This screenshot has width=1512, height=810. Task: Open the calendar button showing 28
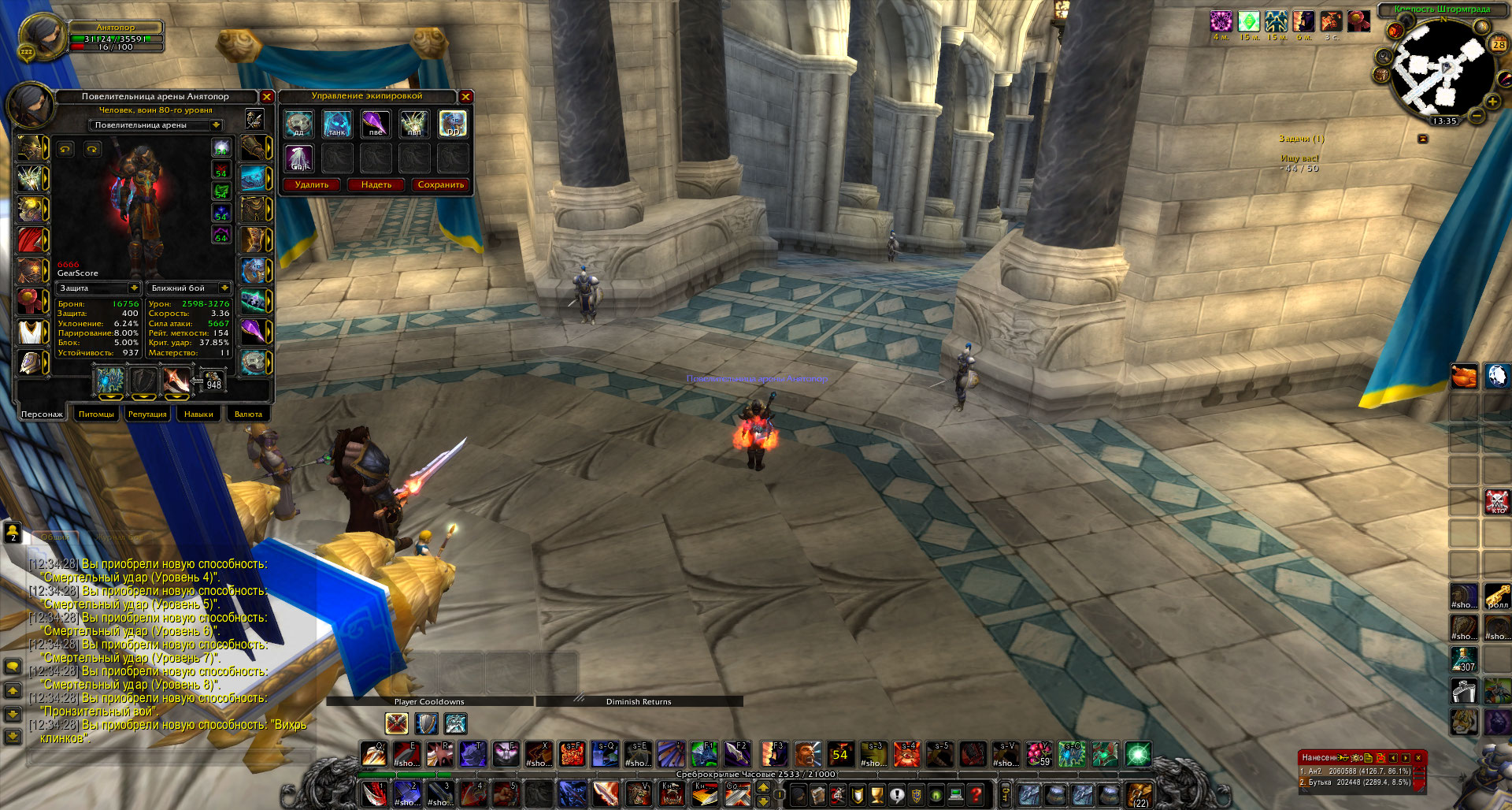click(1499, 45)
